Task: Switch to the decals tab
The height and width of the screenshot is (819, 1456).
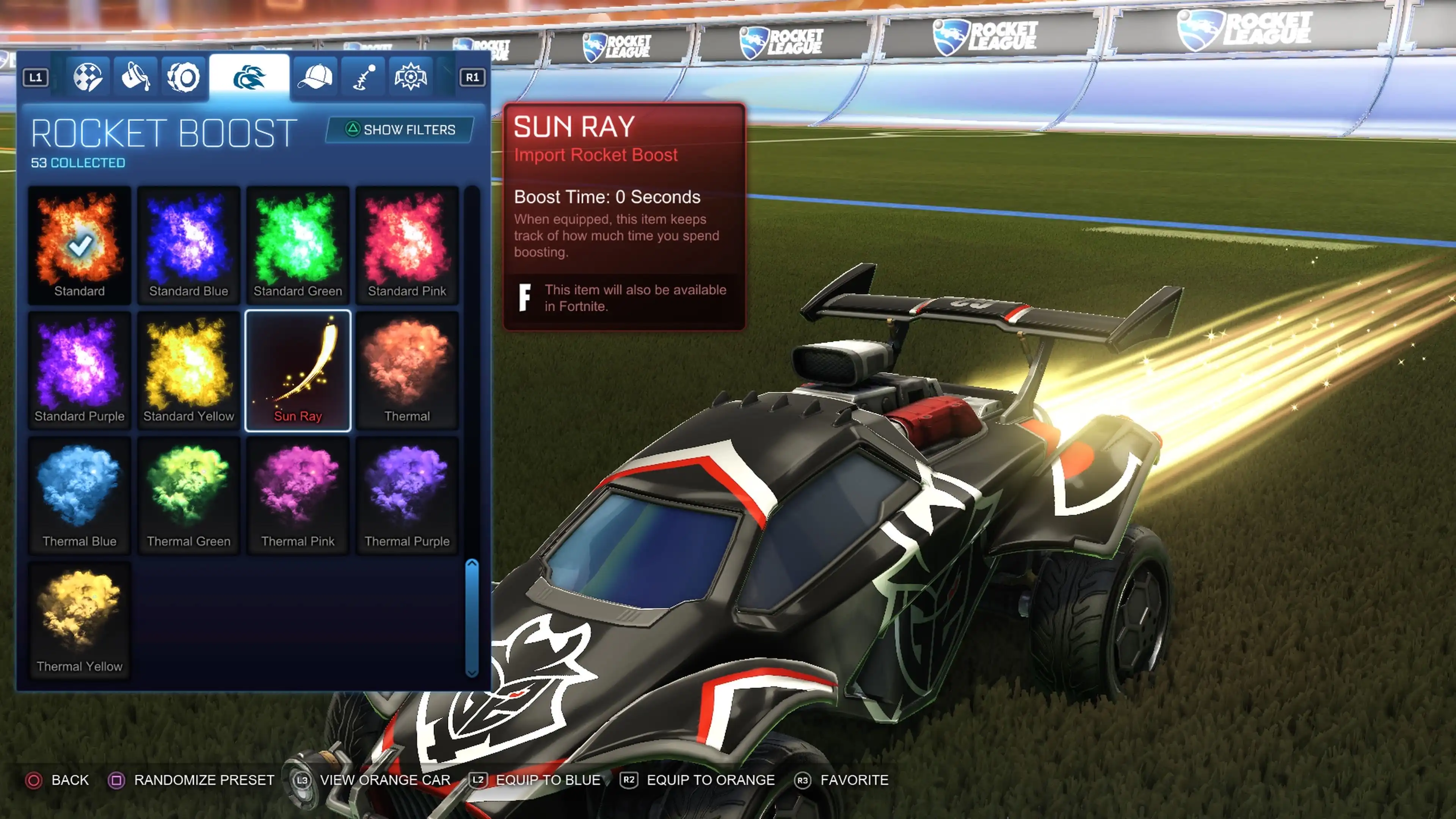Action: click(88, 77)
